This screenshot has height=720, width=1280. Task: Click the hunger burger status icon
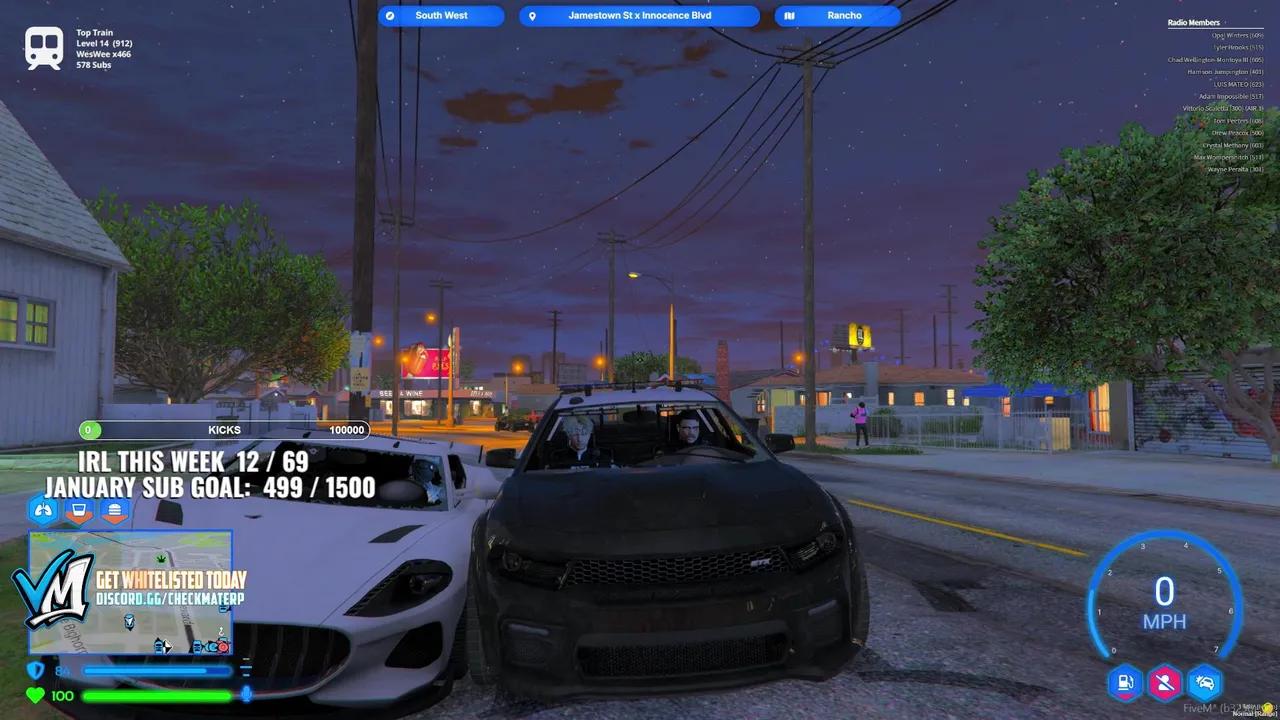tap(115, 510)
